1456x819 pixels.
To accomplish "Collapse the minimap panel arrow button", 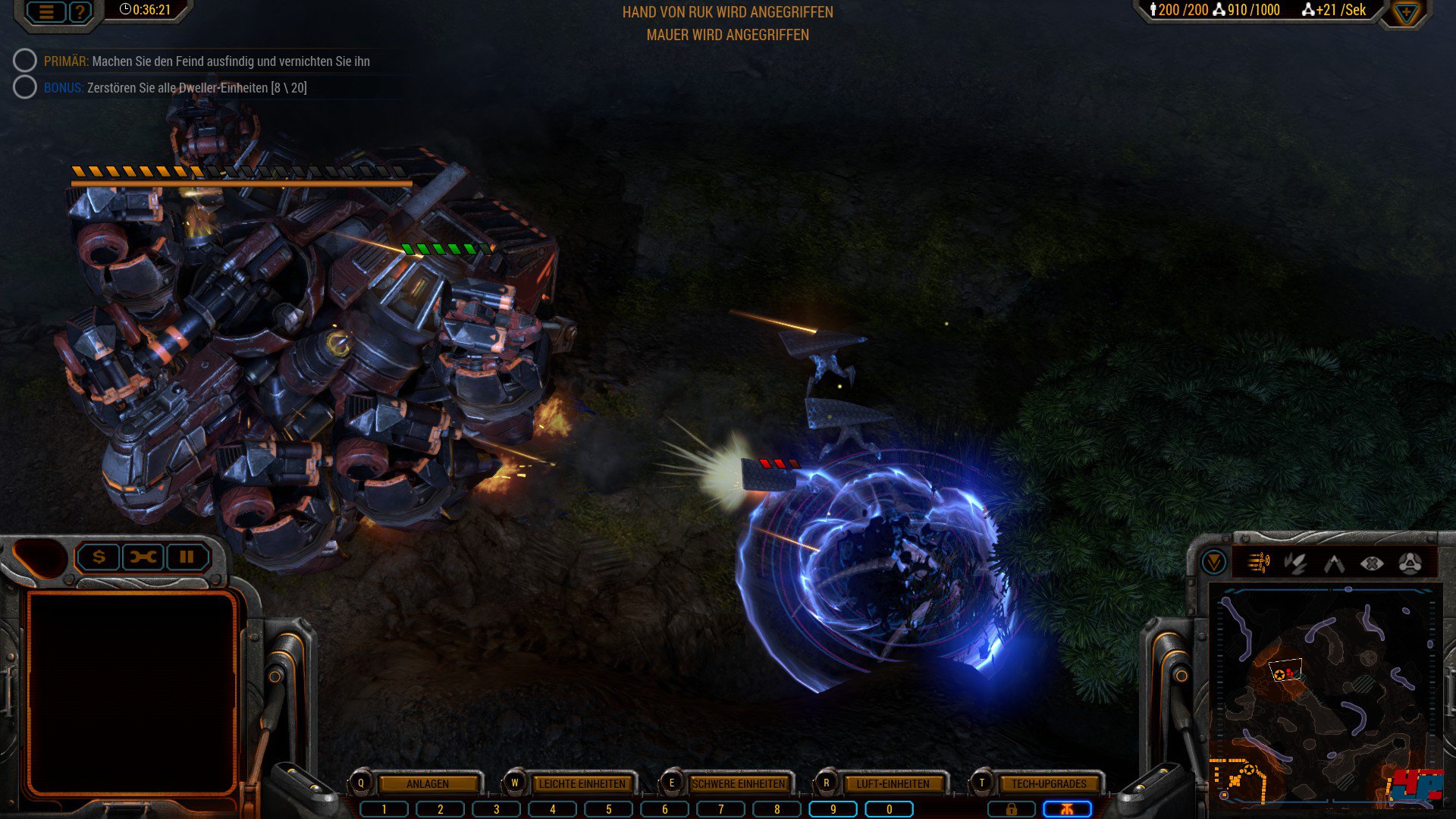I will [1213, 563].
